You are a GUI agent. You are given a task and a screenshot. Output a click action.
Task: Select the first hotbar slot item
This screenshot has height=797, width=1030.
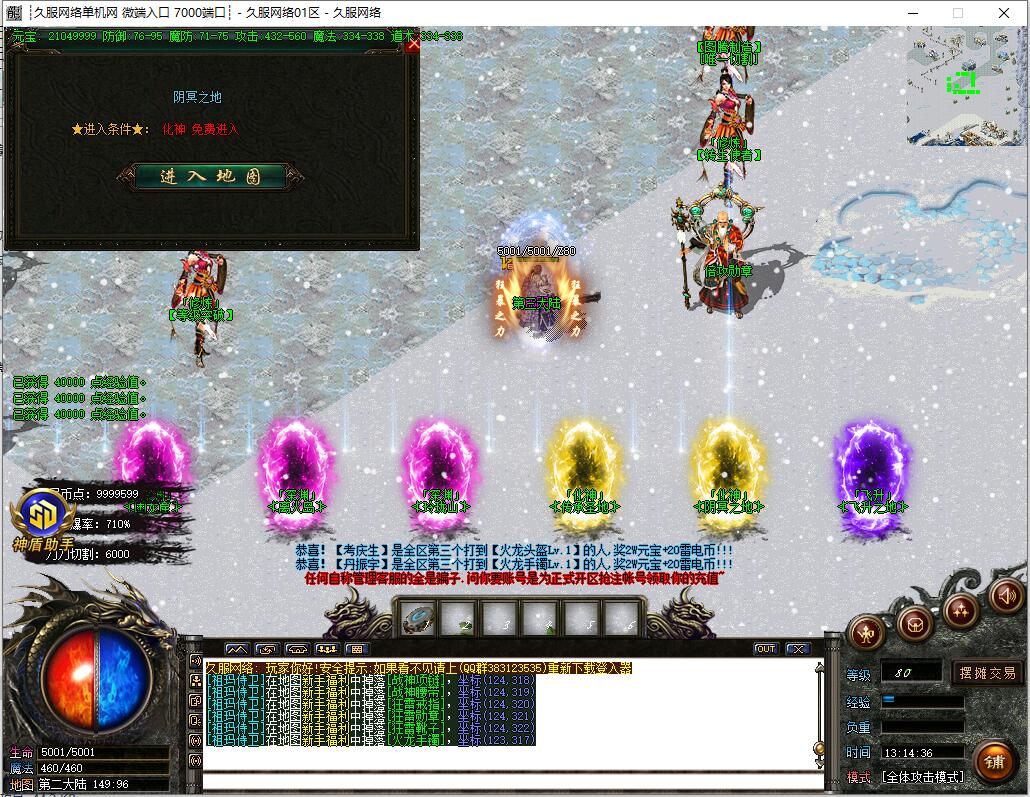point(417,619)
